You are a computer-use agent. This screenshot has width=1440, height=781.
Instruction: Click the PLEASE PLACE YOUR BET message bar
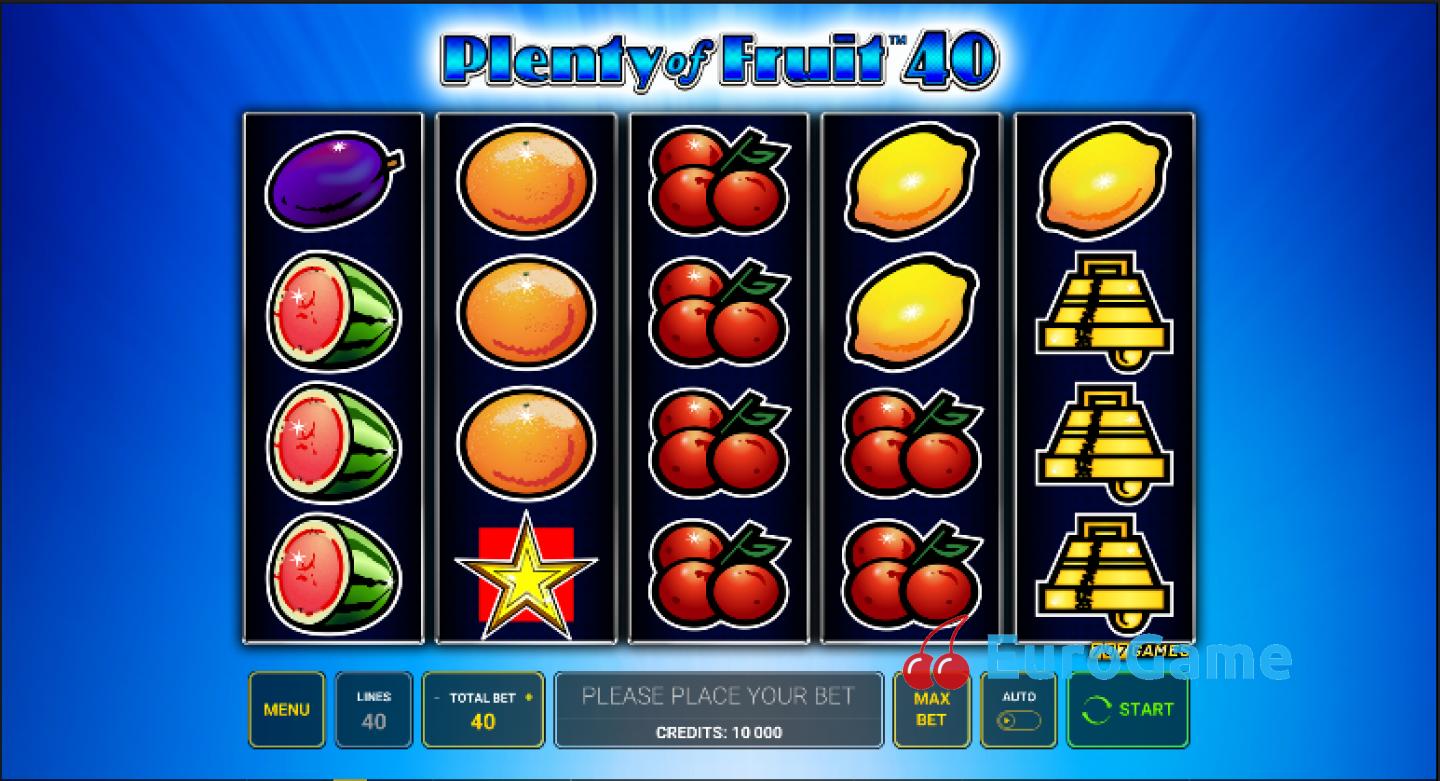click(x=719, y=696)
